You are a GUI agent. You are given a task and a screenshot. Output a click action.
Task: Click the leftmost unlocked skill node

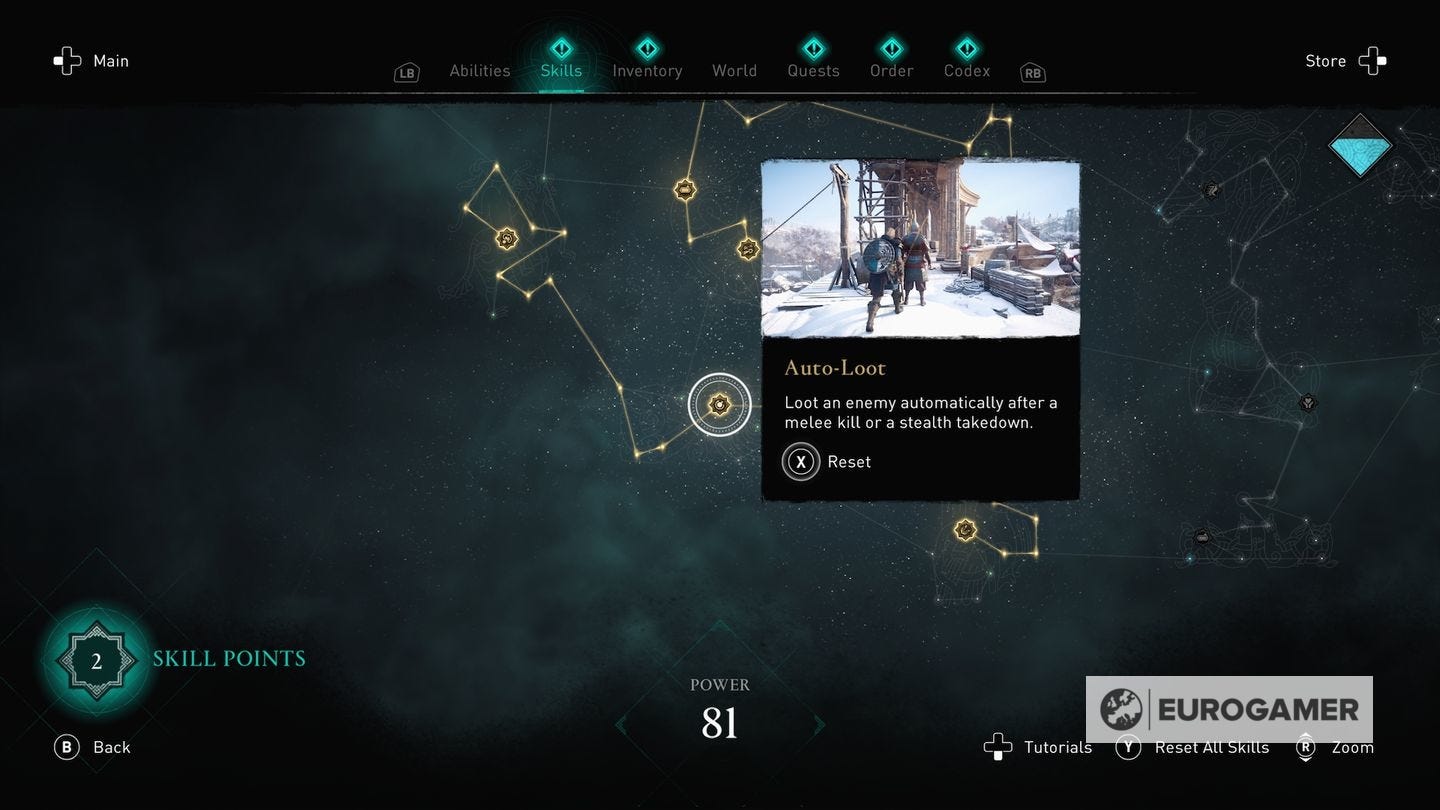coord(507,239)
